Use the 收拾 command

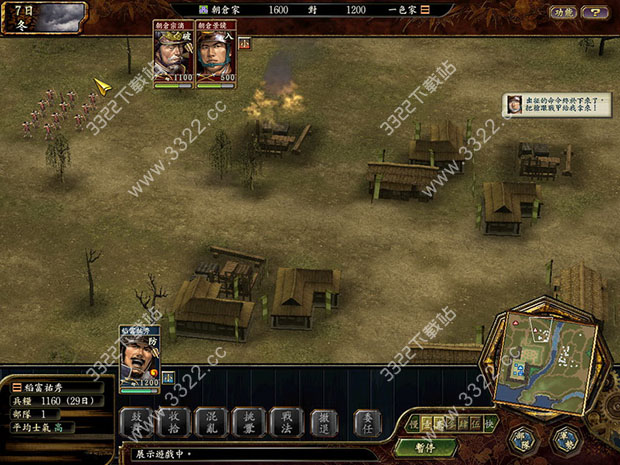172,422
